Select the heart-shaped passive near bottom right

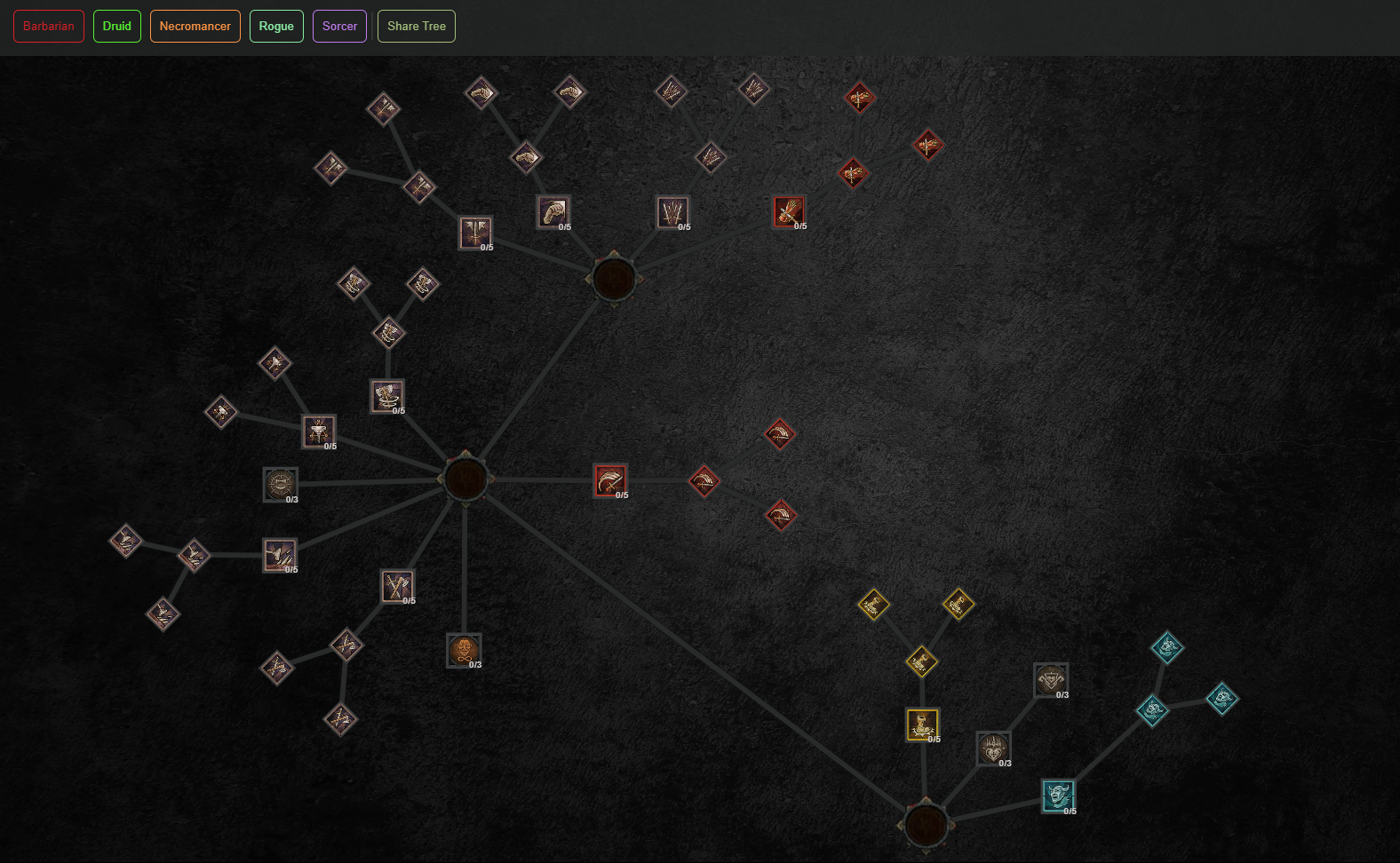993,747
